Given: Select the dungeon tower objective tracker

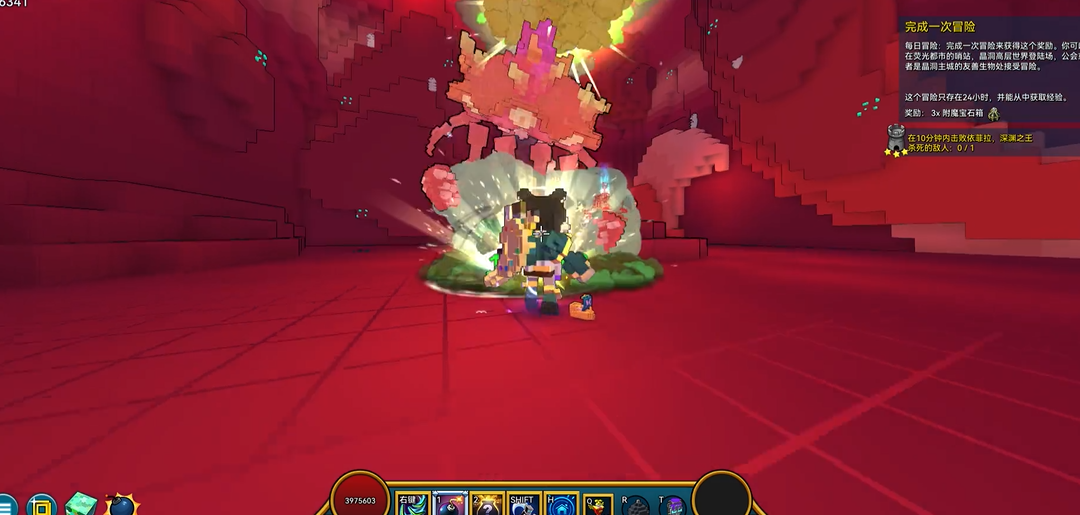Looking at the screenshot, I should pos(896,138).
